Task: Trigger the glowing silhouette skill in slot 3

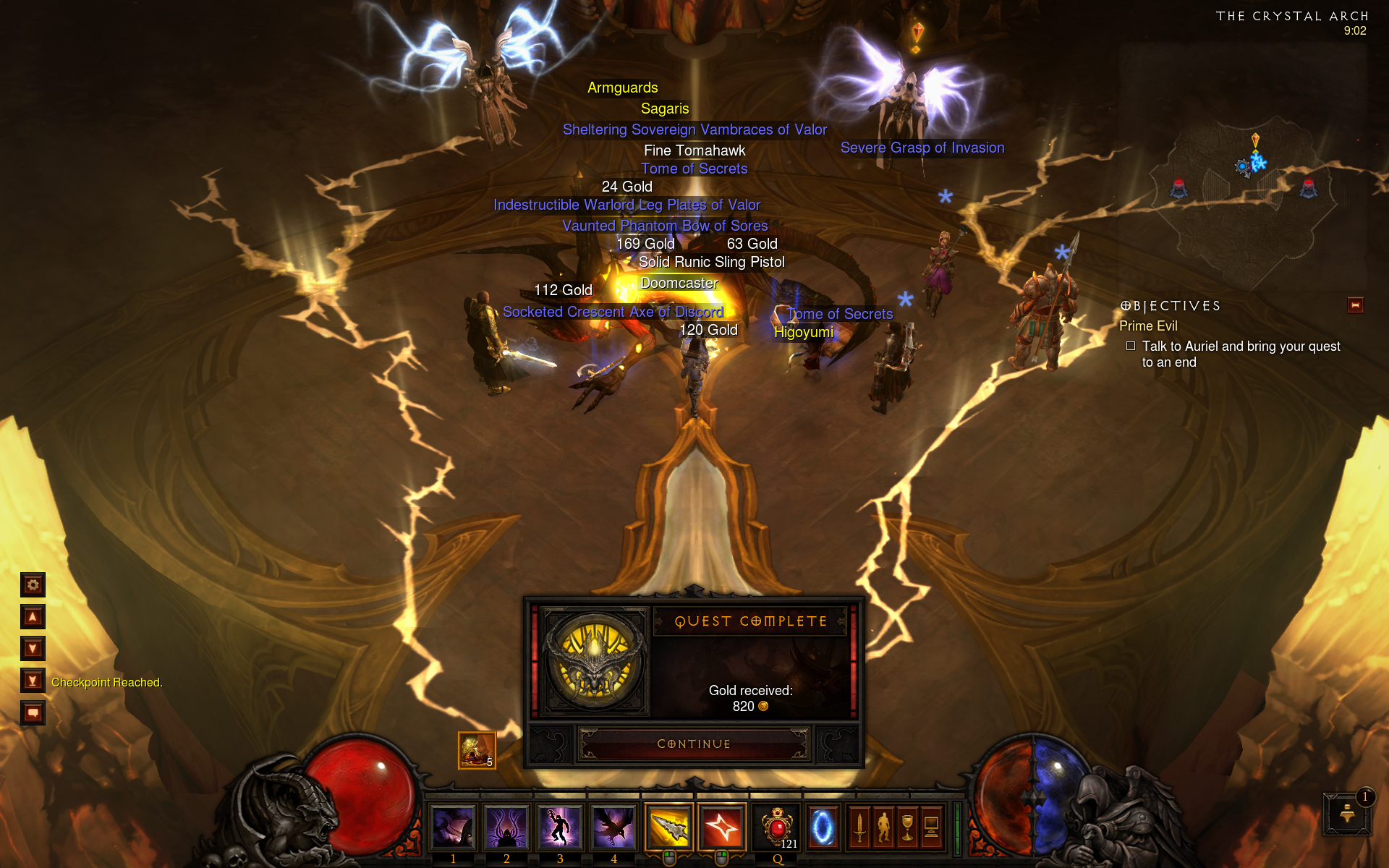Action: pyautogui.click(x=560, y=827)
